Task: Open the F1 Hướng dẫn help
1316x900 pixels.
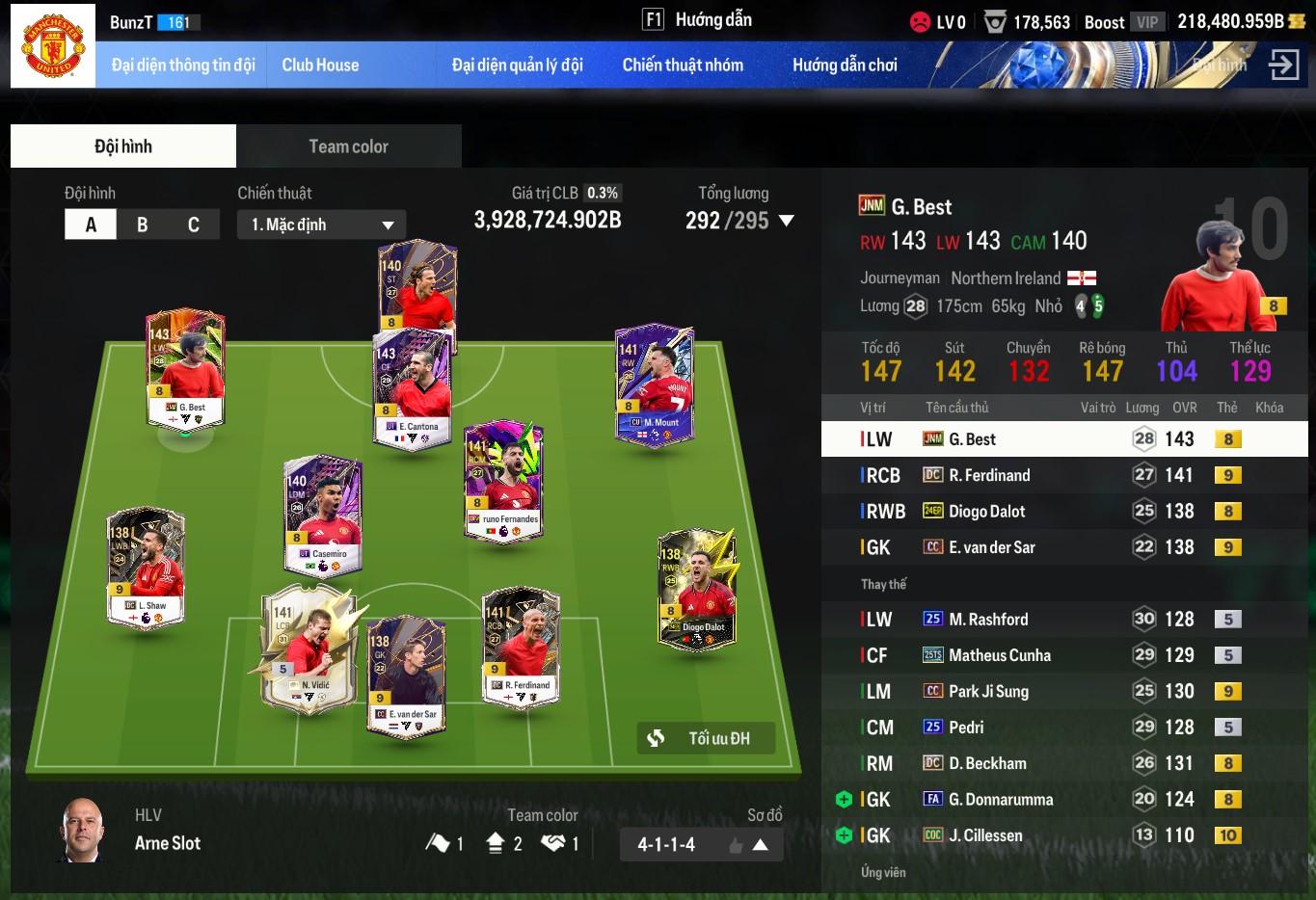Action: click(x=697, y=19)
